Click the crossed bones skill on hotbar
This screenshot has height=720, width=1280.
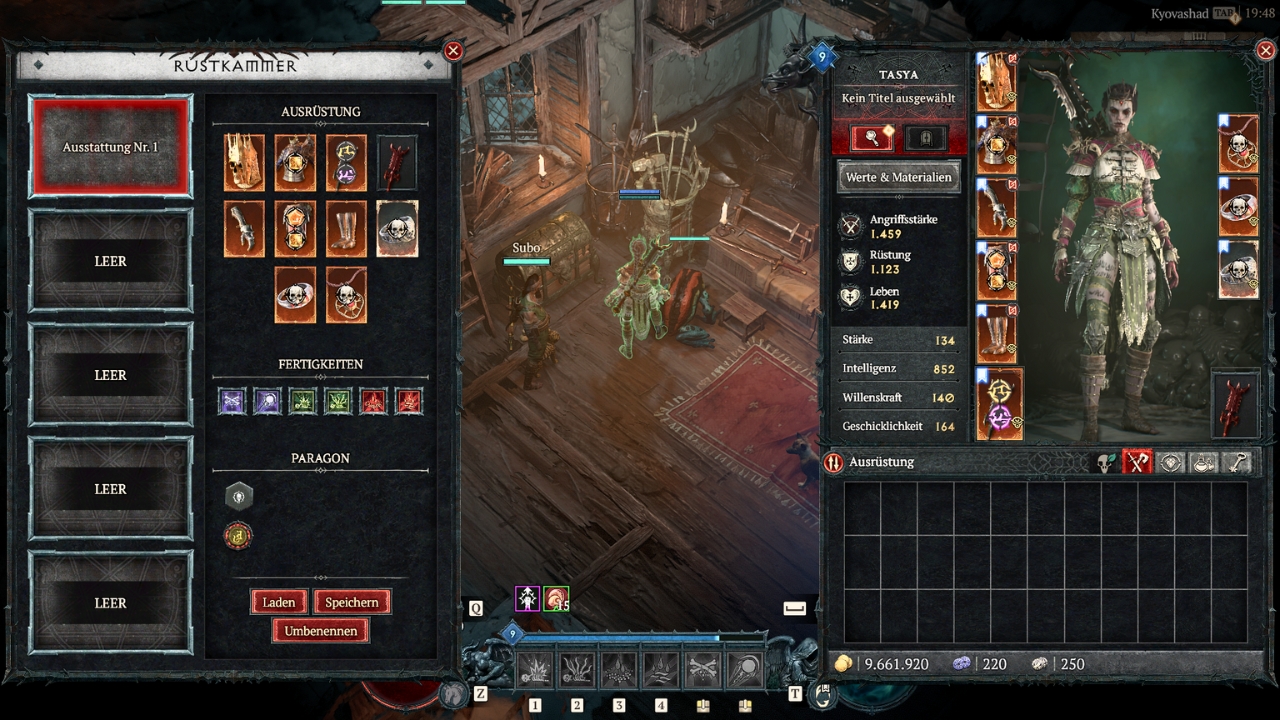(x=702, y=670)
